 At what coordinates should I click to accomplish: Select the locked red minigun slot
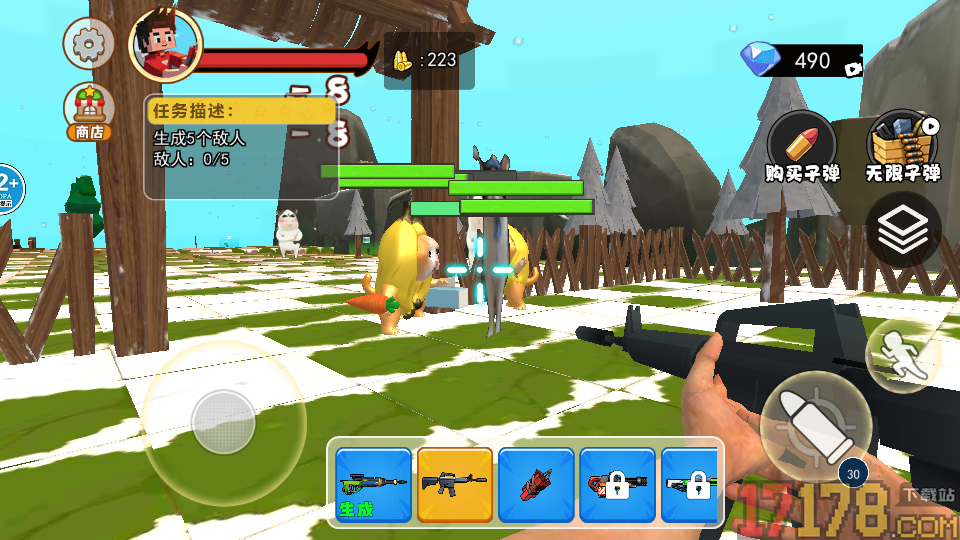click(617, 484)
